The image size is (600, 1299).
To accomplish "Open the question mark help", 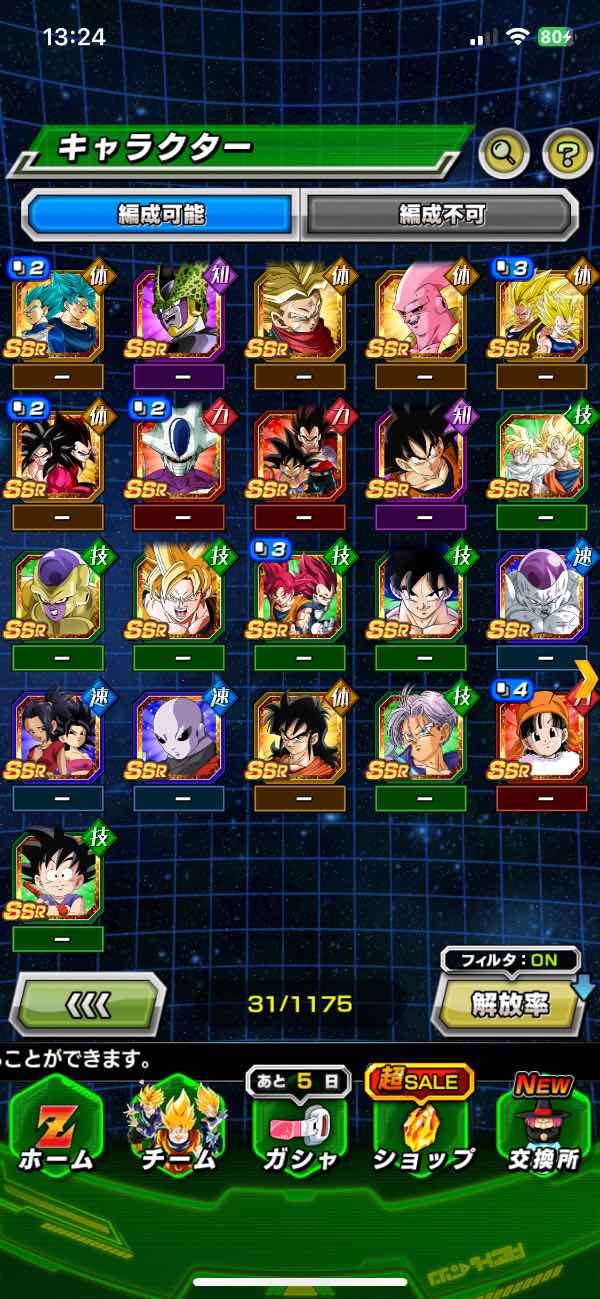I will pos(567,152).
